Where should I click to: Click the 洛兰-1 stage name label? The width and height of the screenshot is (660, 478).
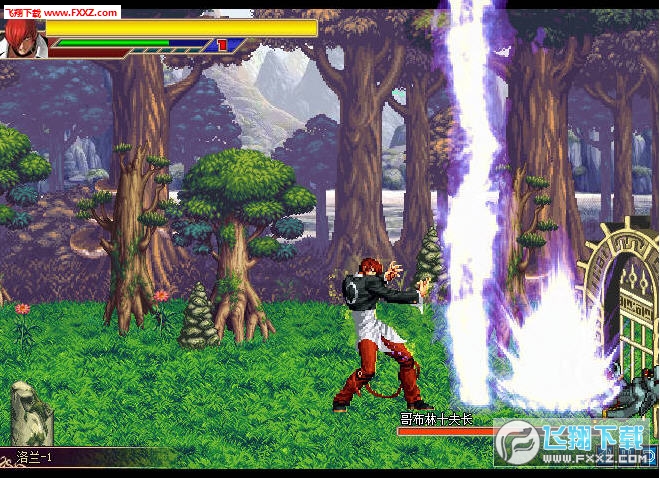coord(35,457)
